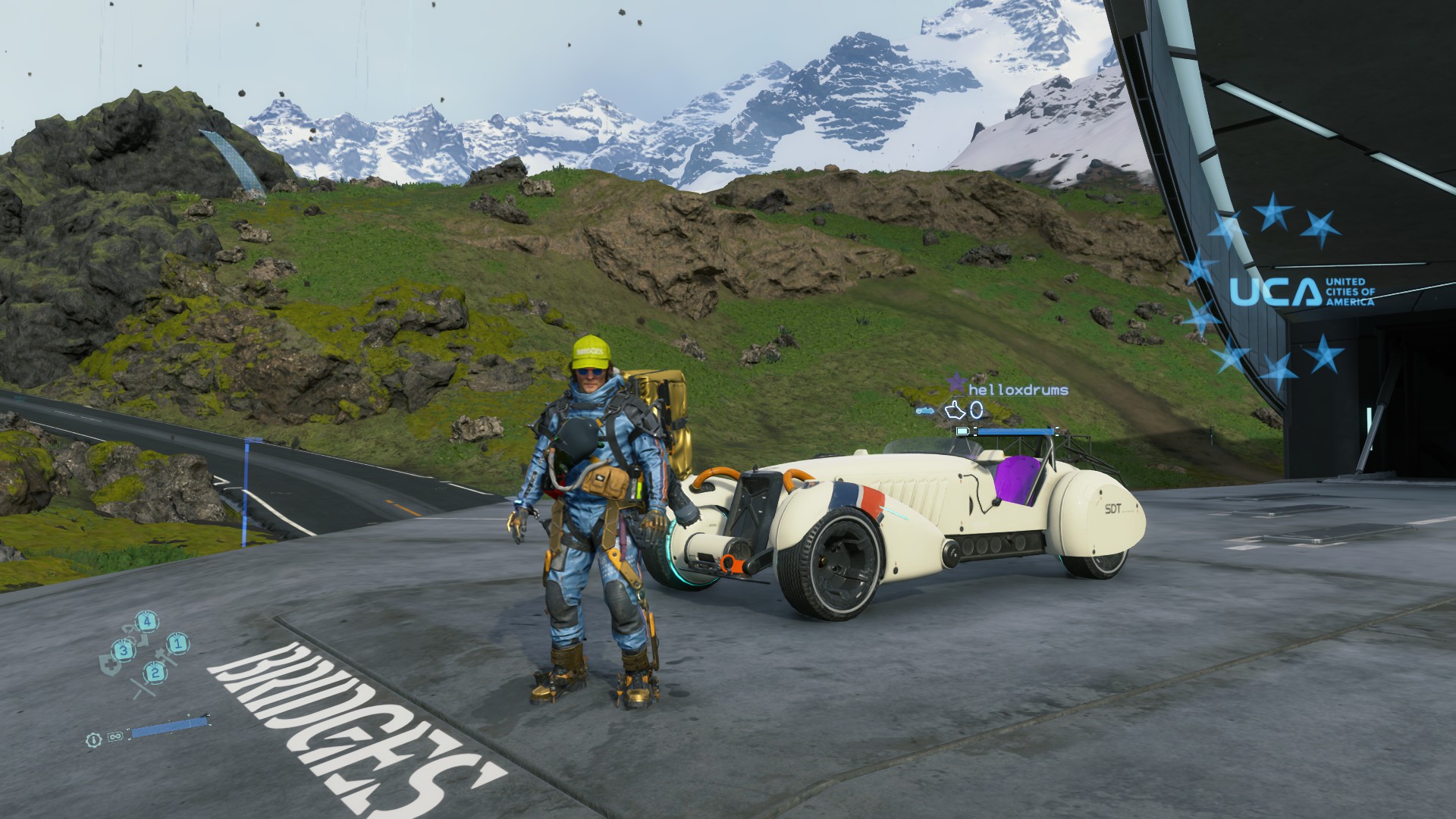Choose the shield with cross equipment icon
Screen dimensions: 1456x819
click(x=109, y=664)
